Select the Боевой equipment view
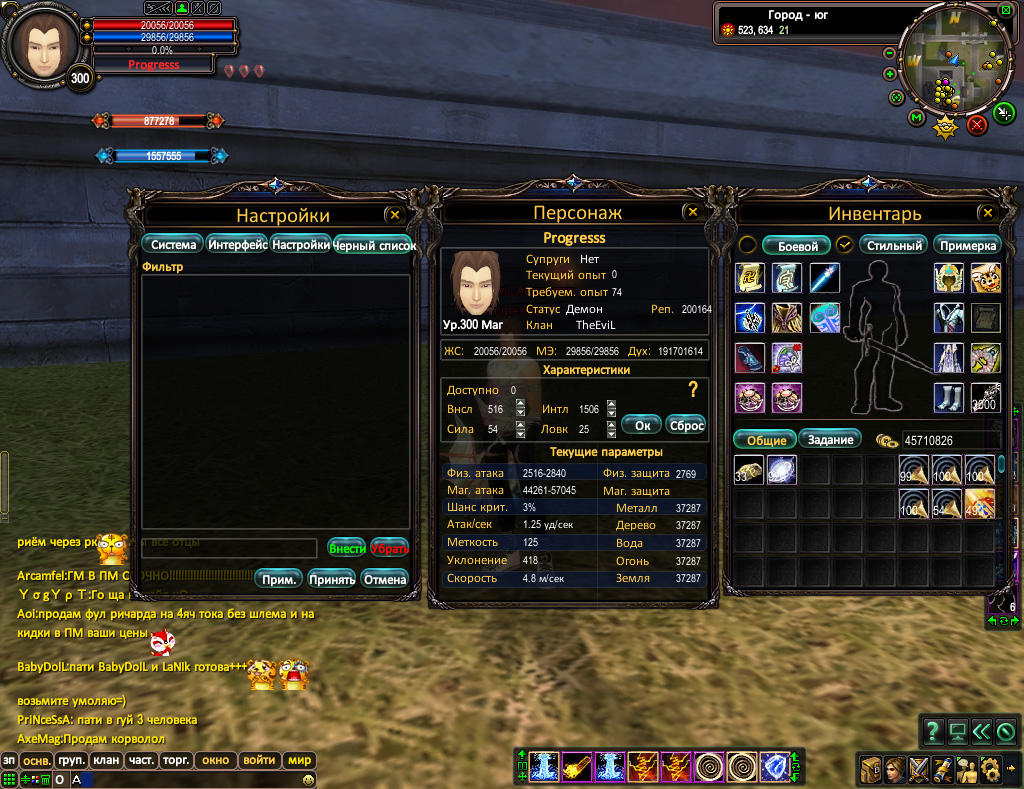 pyautogui.click(x=798, y=245)
